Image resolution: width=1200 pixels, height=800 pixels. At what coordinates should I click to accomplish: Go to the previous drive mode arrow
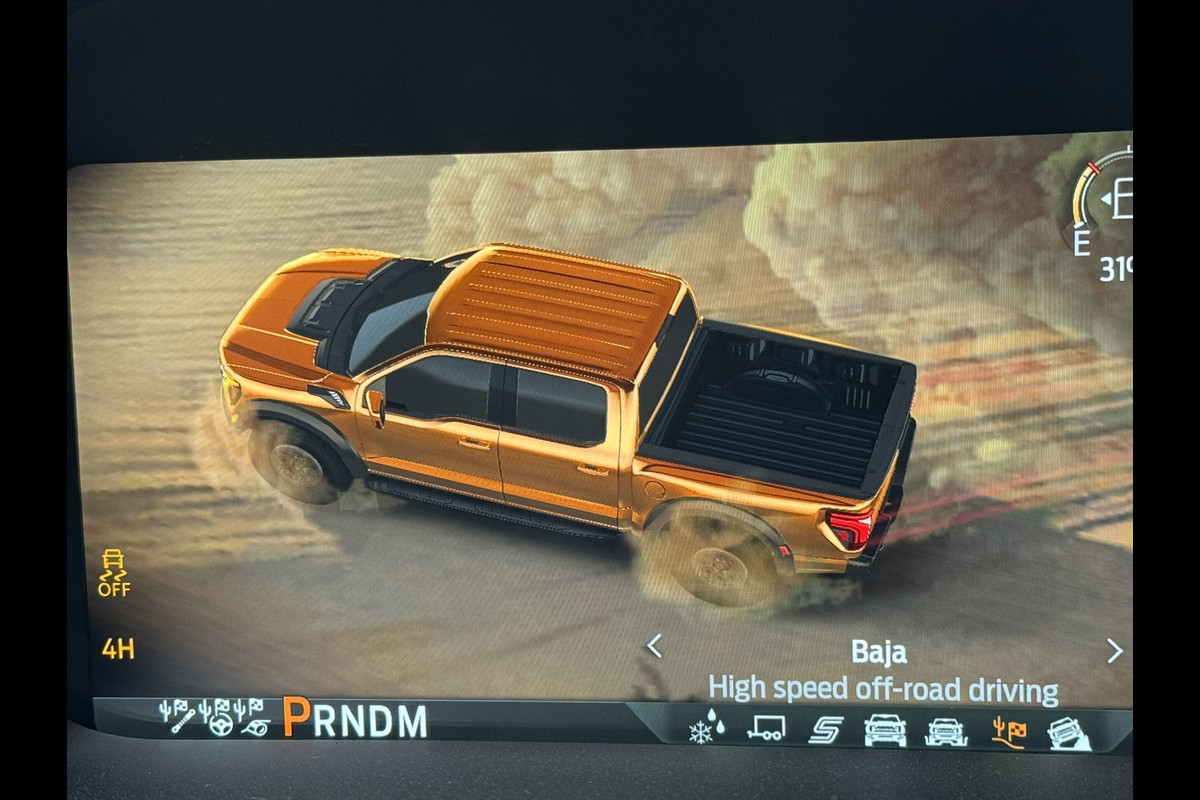654,647
